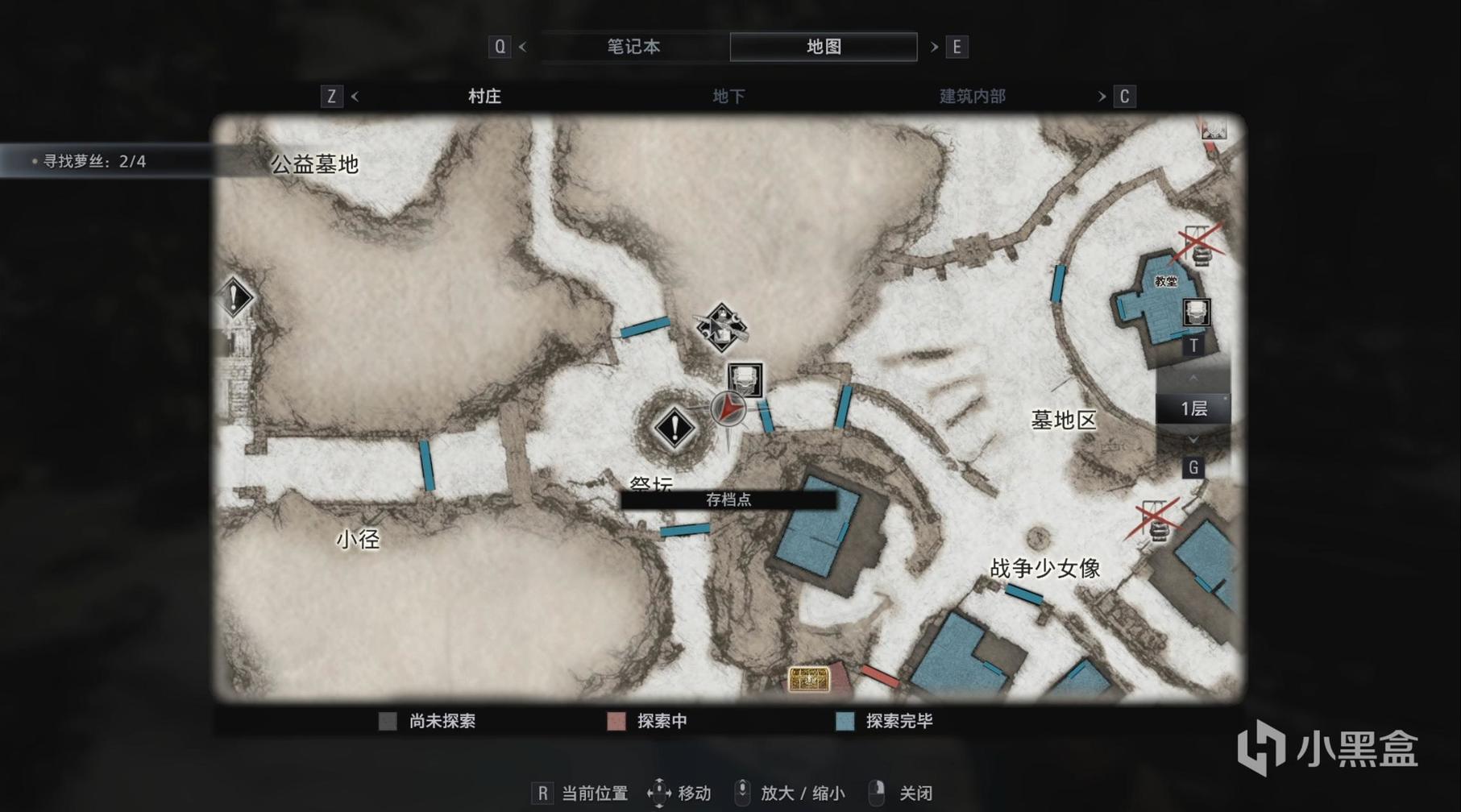
Task: Click the 寻找萝丝 objective tracker
Action: (x=94, y=161)
